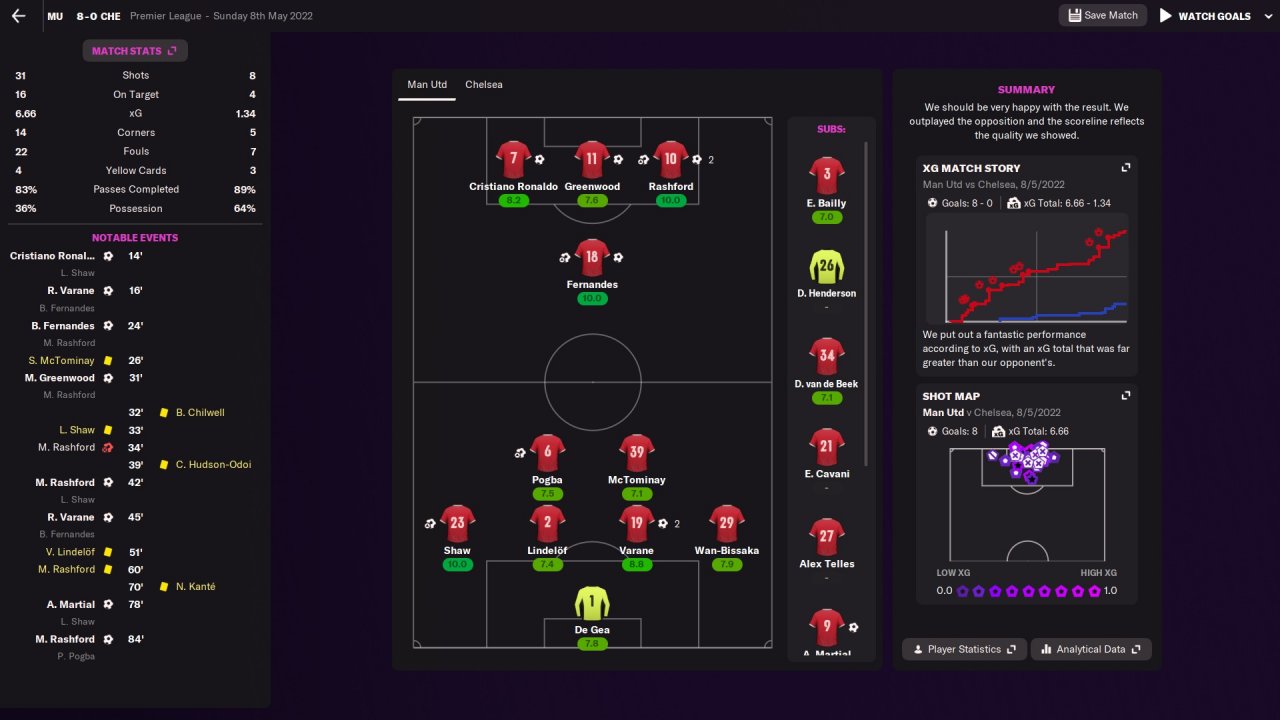Switch to the Chelsea lineup tab

[484, 85]
